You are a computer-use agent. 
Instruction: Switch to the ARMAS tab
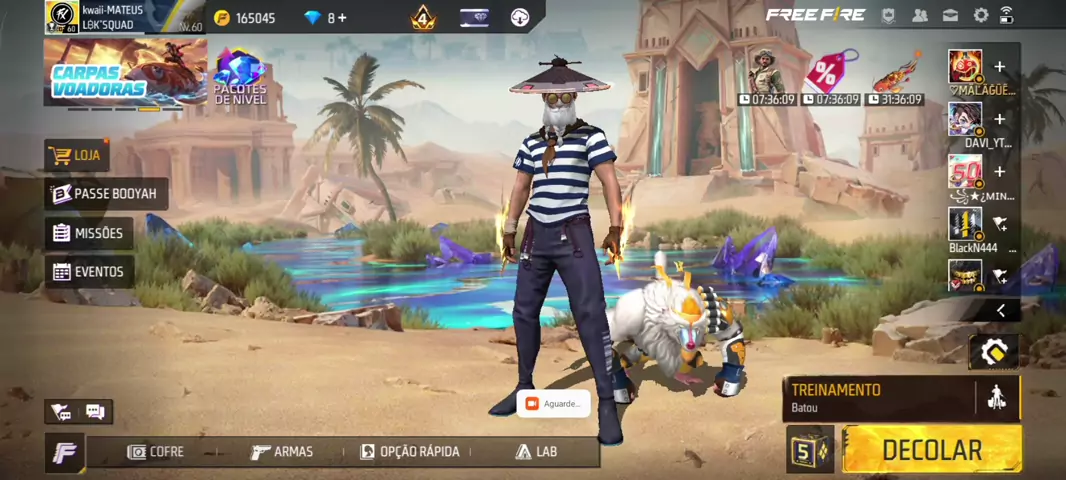pyautogui.click(x=282, y=452)
